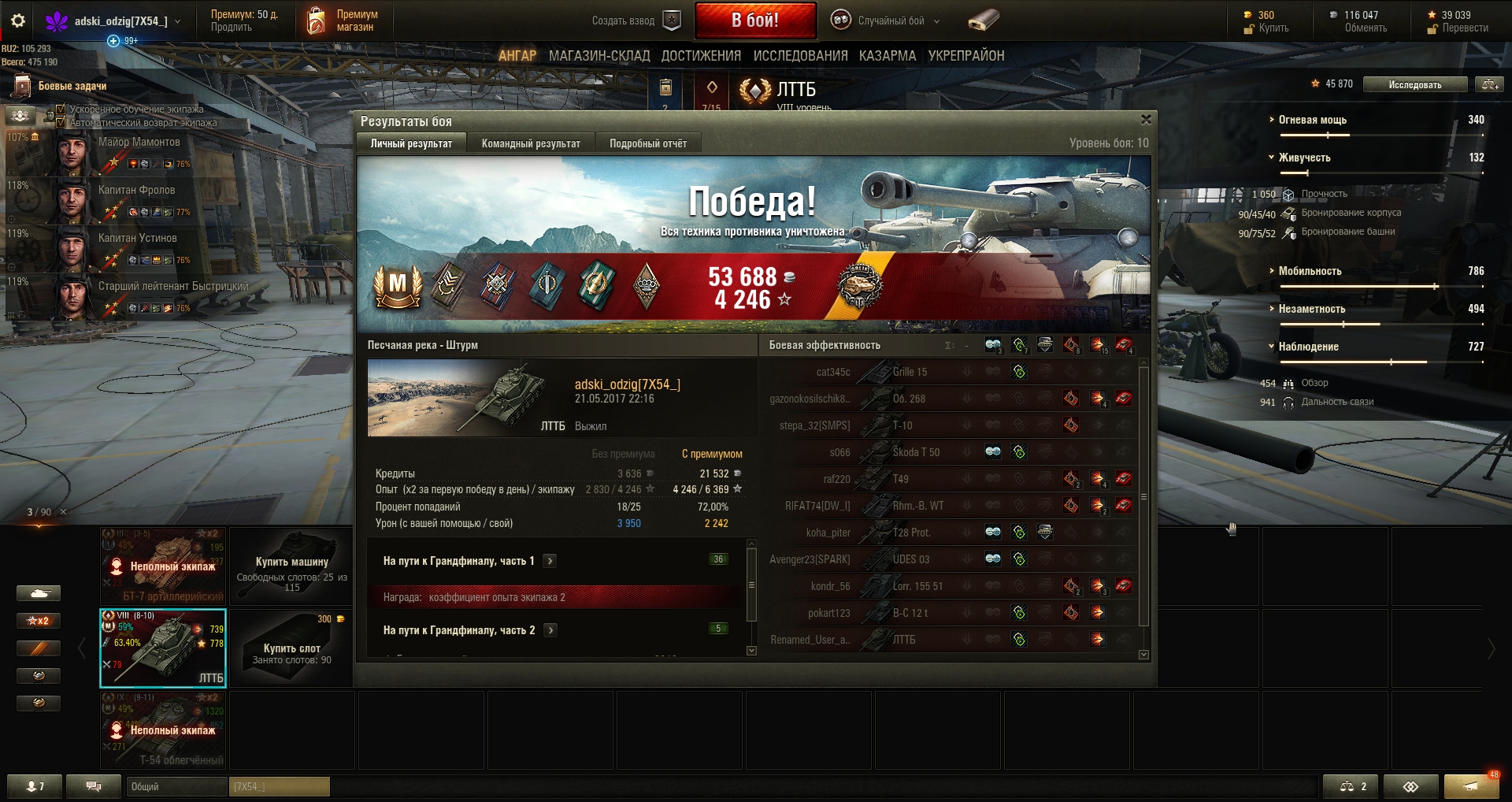Open the КАЗАРМА barracks

point(888,56)
